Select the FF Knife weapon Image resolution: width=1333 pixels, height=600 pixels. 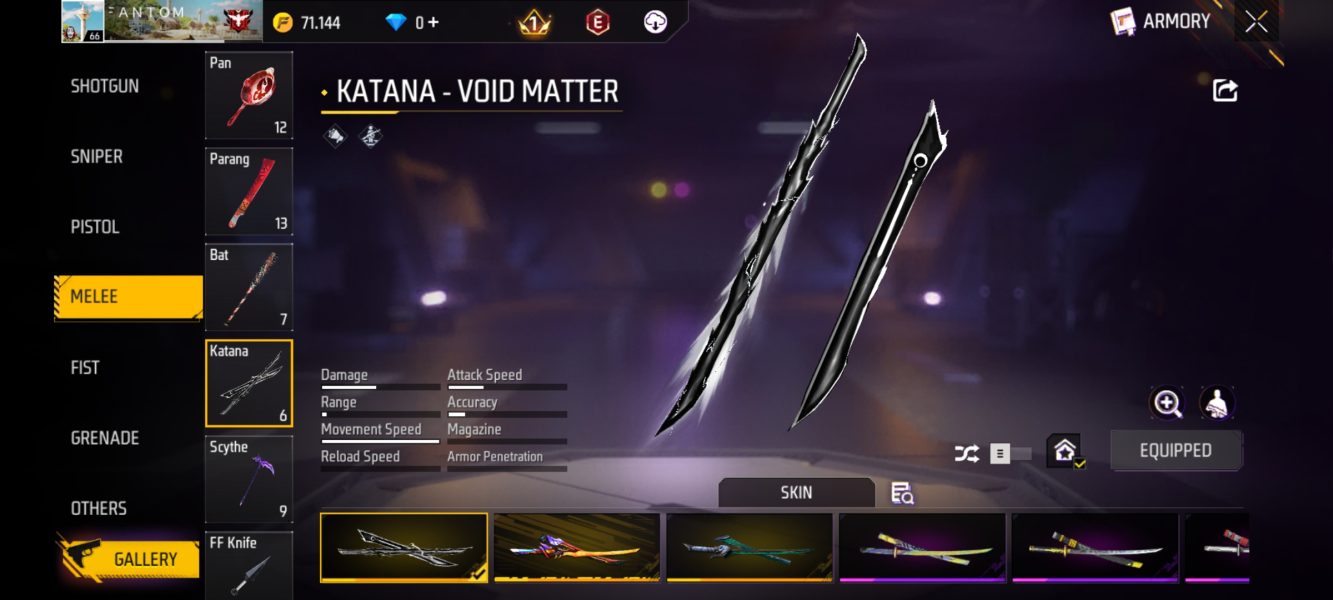pos(249,565)
